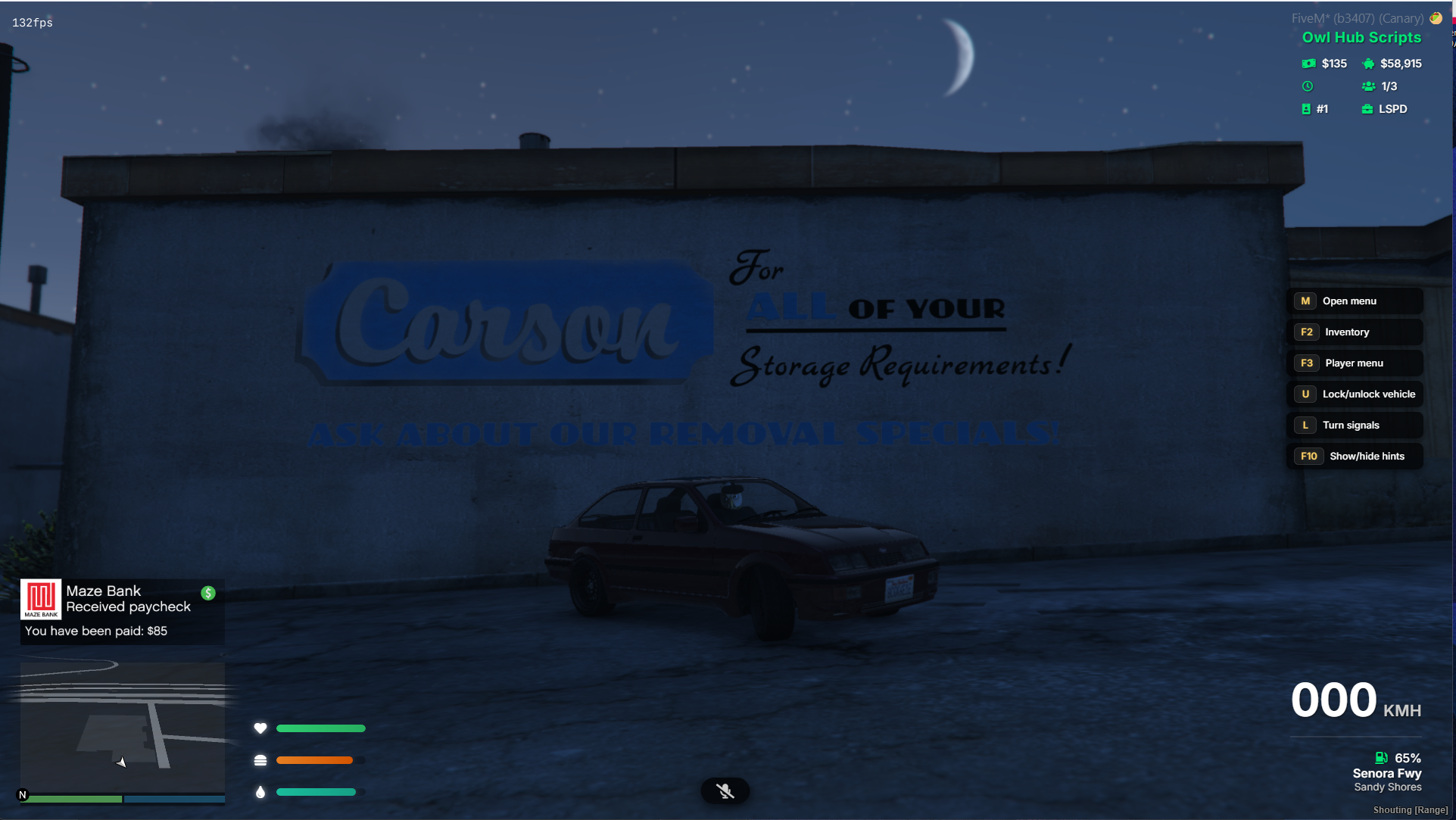The image size is (1456, 820).
Task: Select the clock icon in status panel
Action: tap(1308, 86)
